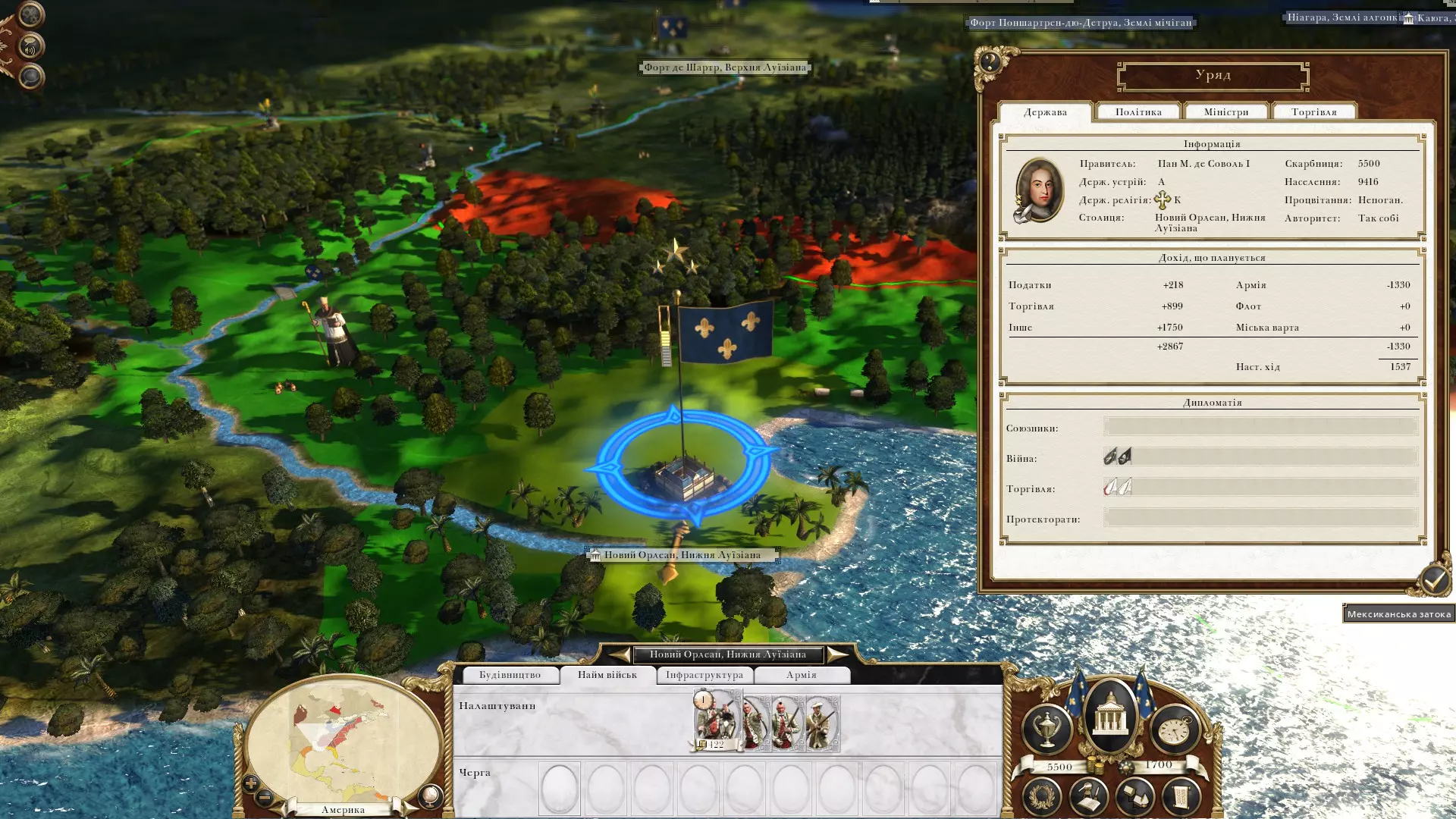This screenshot has width=1456, height=819.
Task: Switch to the Будівництво city tab
Action: click(510, 675)
